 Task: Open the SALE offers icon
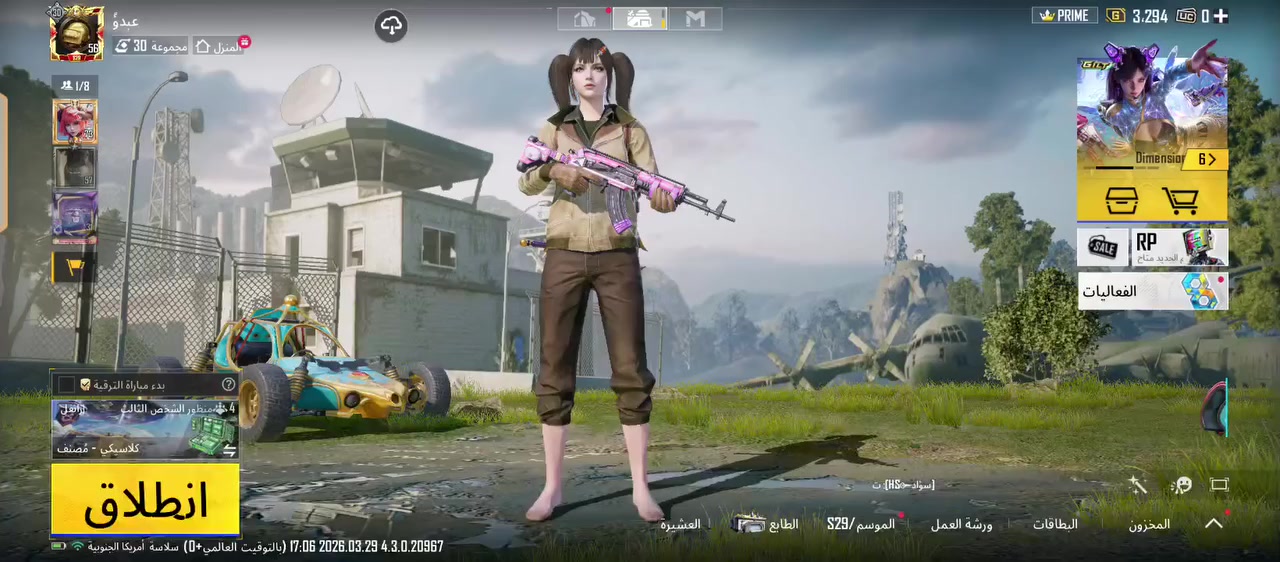tap(1102, 247)
